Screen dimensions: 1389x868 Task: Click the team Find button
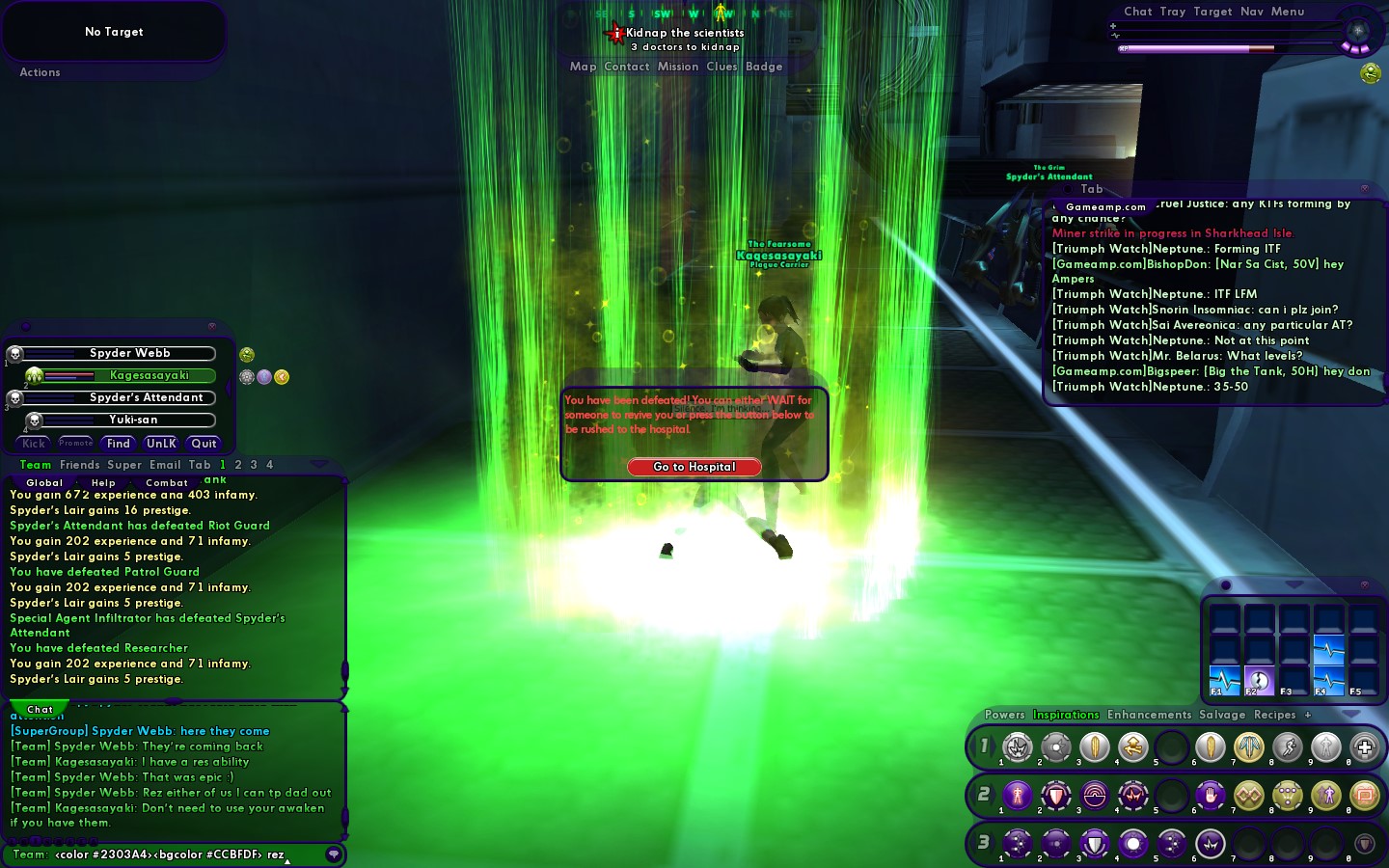pyautogui.click(x=119, y=444)
